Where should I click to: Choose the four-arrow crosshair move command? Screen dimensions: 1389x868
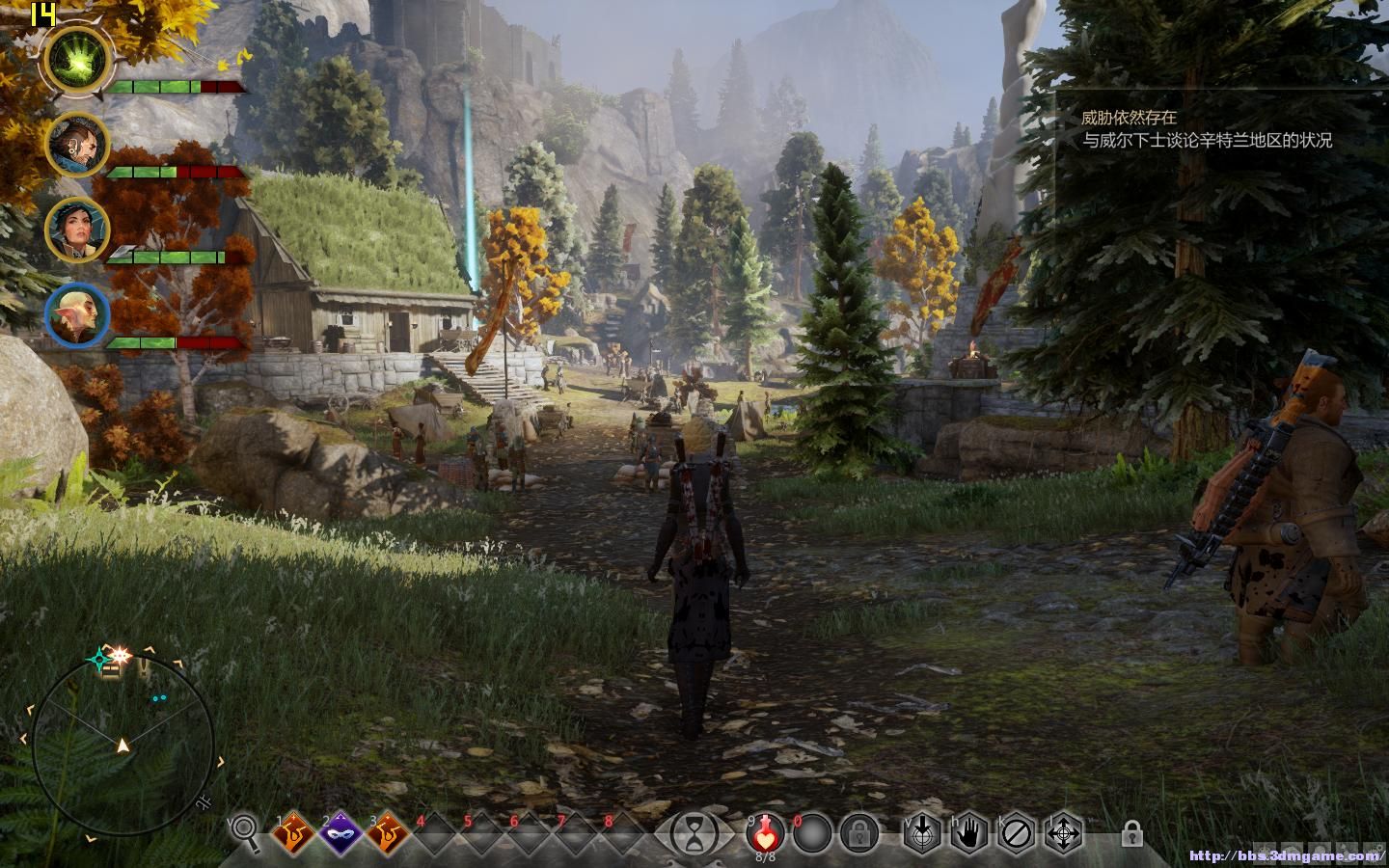pos(1064,832)
